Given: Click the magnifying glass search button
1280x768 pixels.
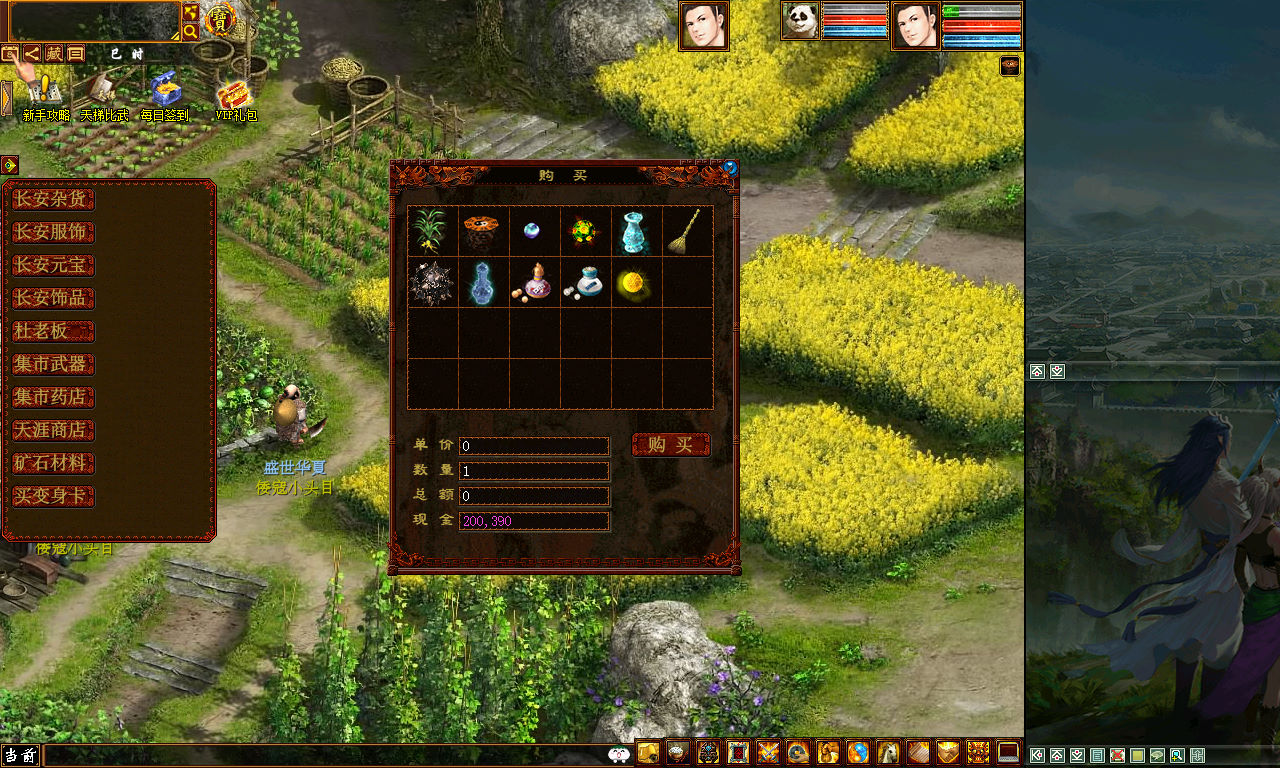Looking at the screenshot, I should pos(190,32).
